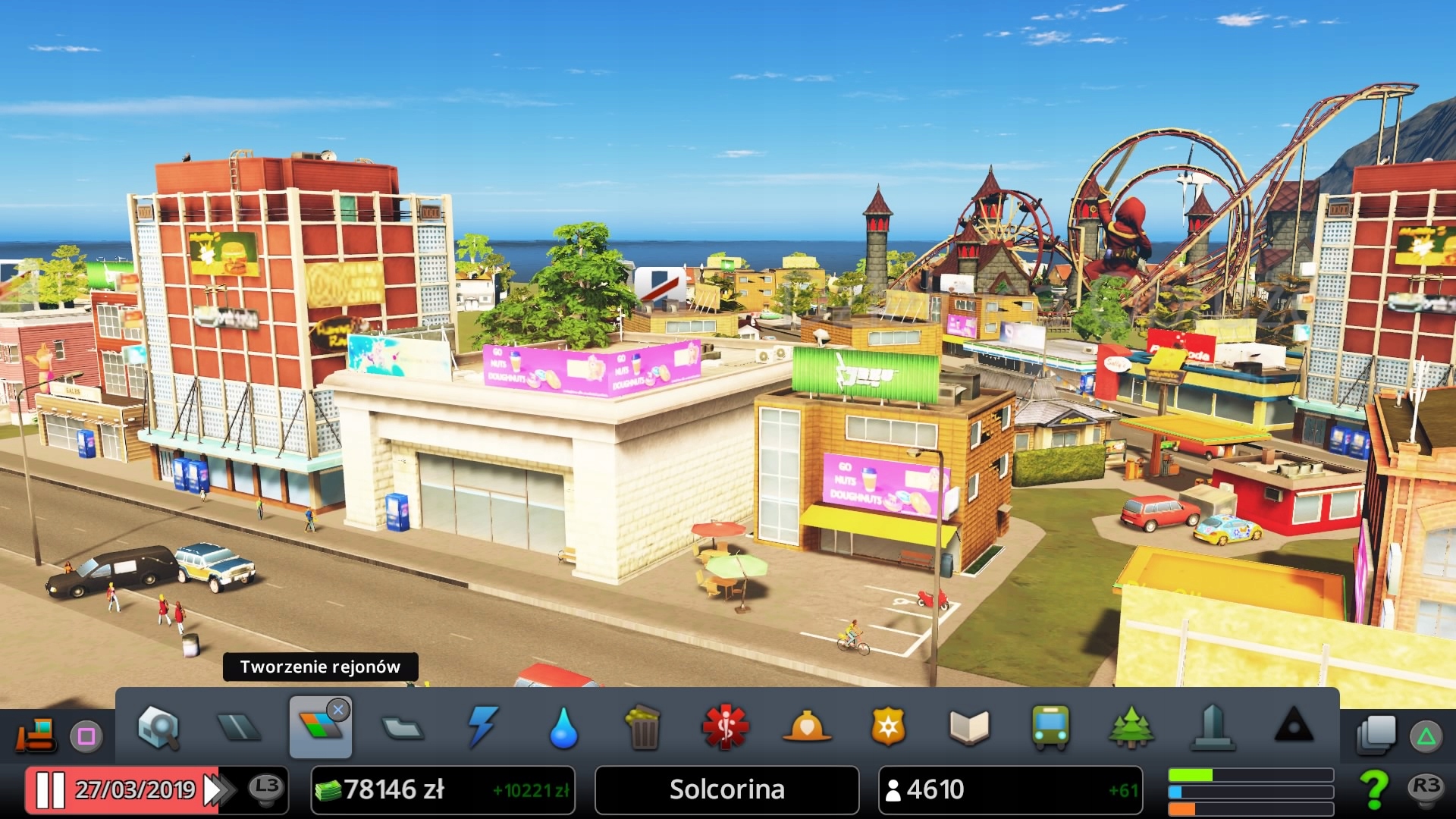Open the bulldozer demolition tool
Screen dimensions: 1456x819
click(35, 734)
